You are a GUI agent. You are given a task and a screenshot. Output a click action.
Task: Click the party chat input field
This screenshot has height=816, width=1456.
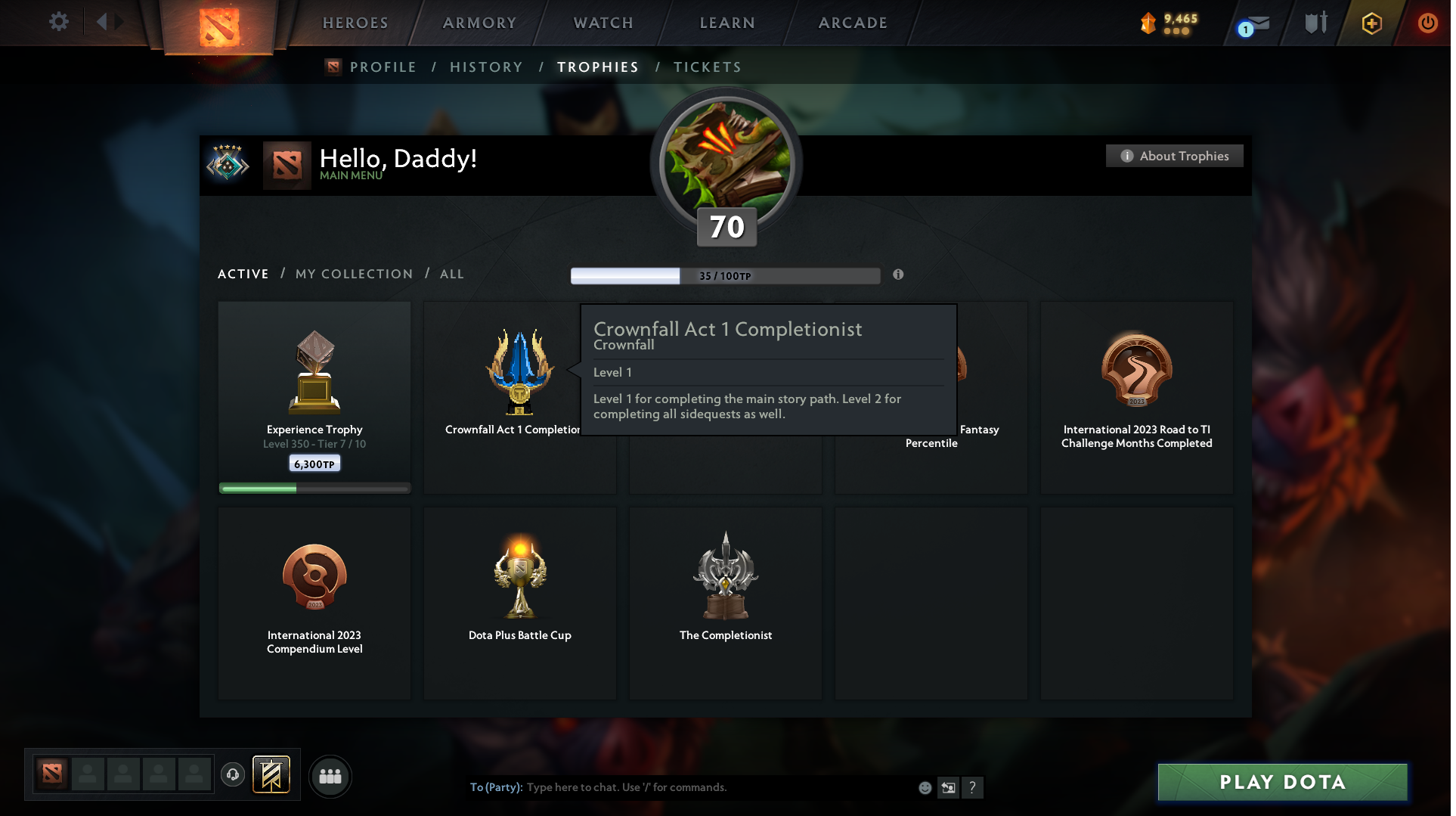(x=680, y=787)
